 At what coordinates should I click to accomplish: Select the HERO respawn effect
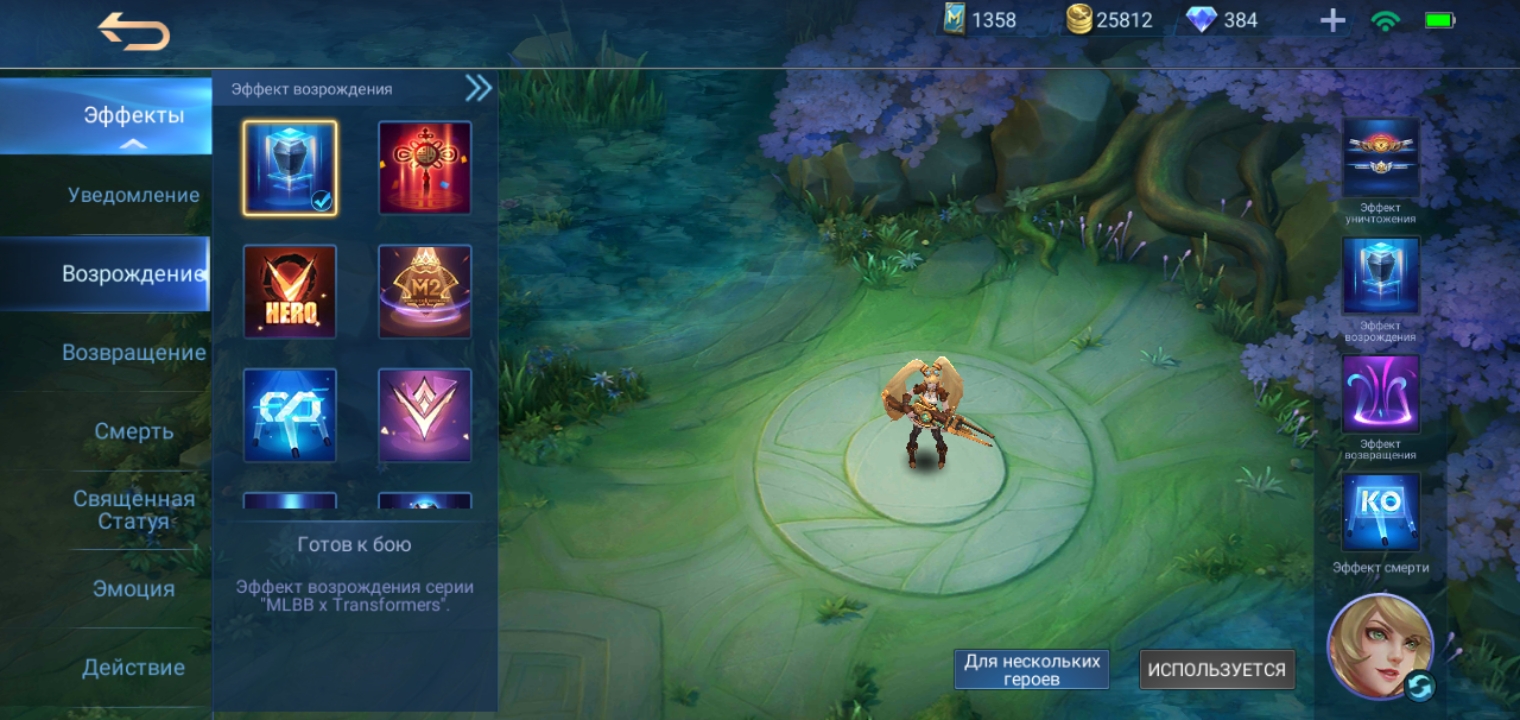[x=290, y=291]
